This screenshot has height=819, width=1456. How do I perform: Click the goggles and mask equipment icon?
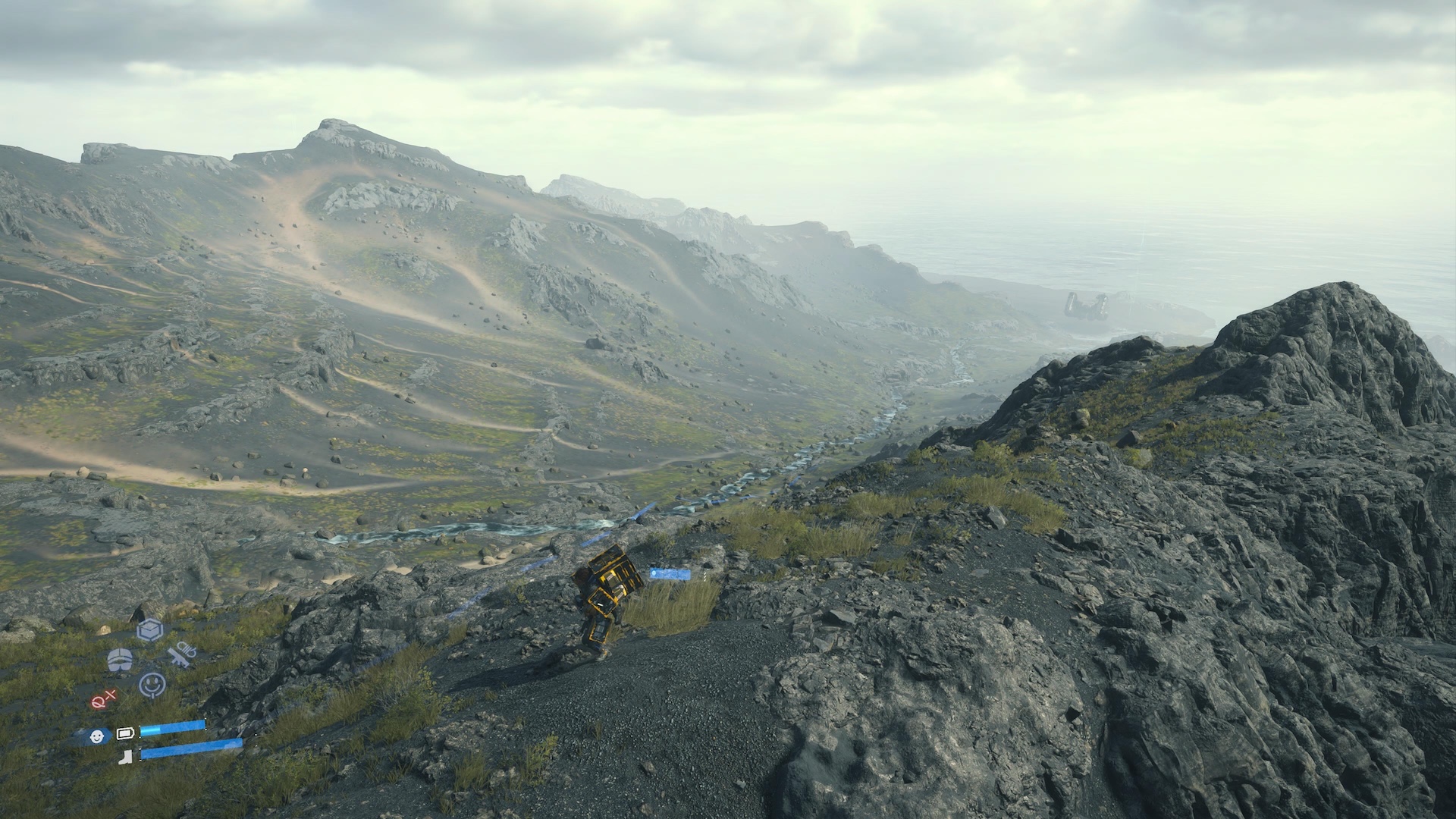120,660
